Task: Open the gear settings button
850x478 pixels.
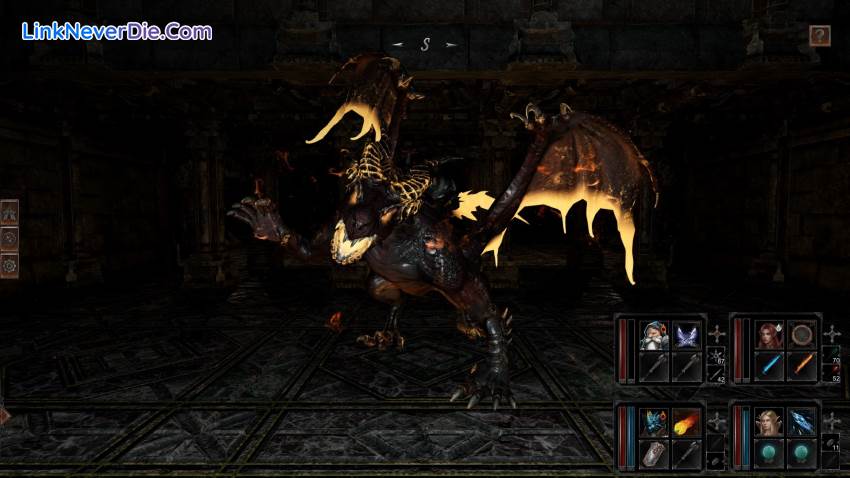Action: point(10,265)
